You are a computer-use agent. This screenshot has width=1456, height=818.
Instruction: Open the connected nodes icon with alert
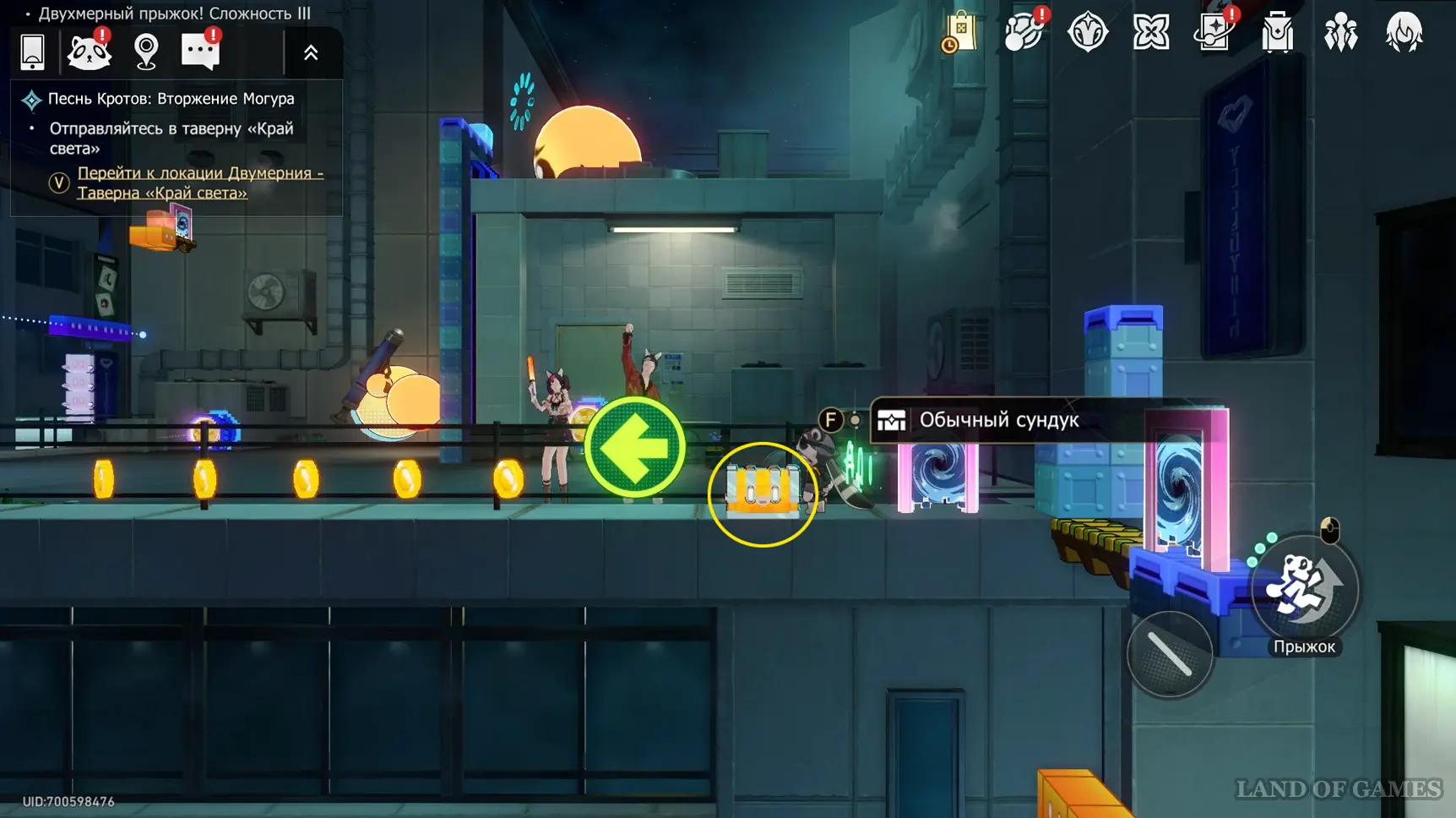point(1024,33)
